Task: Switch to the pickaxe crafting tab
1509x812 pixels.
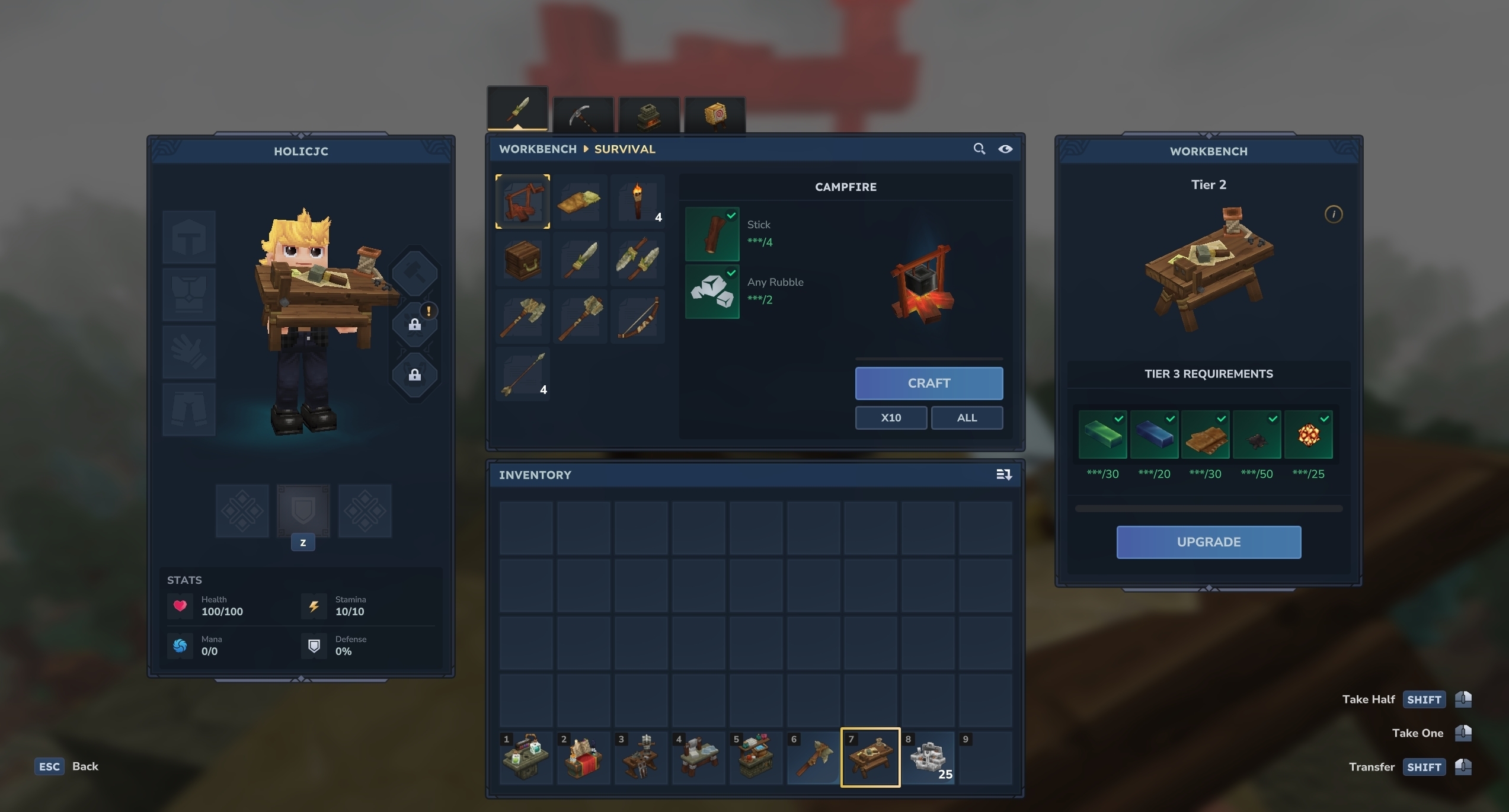Action: pos(583,113)
